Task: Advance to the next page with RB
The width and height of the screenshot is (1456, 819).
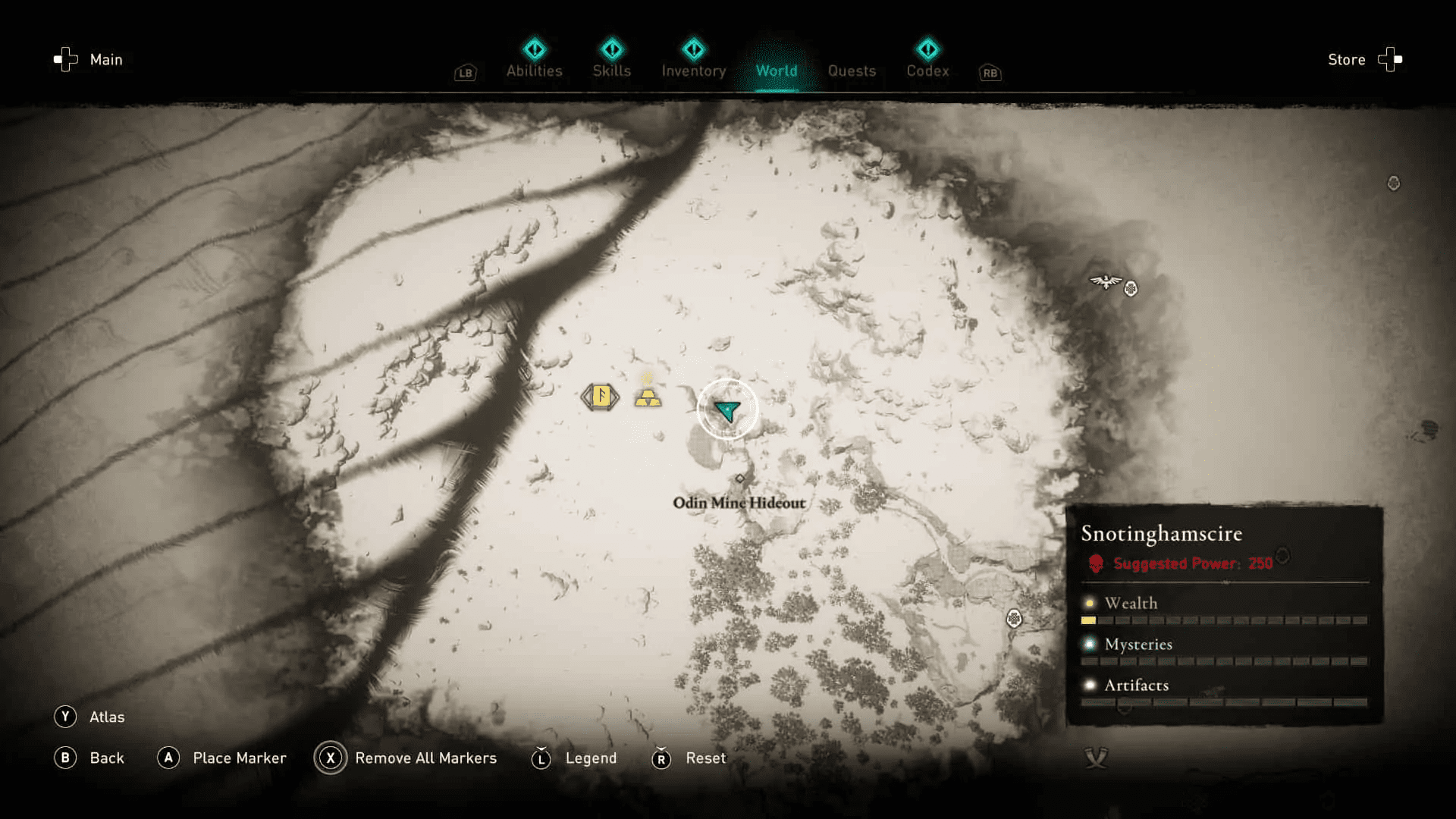Action: point(990,73)
